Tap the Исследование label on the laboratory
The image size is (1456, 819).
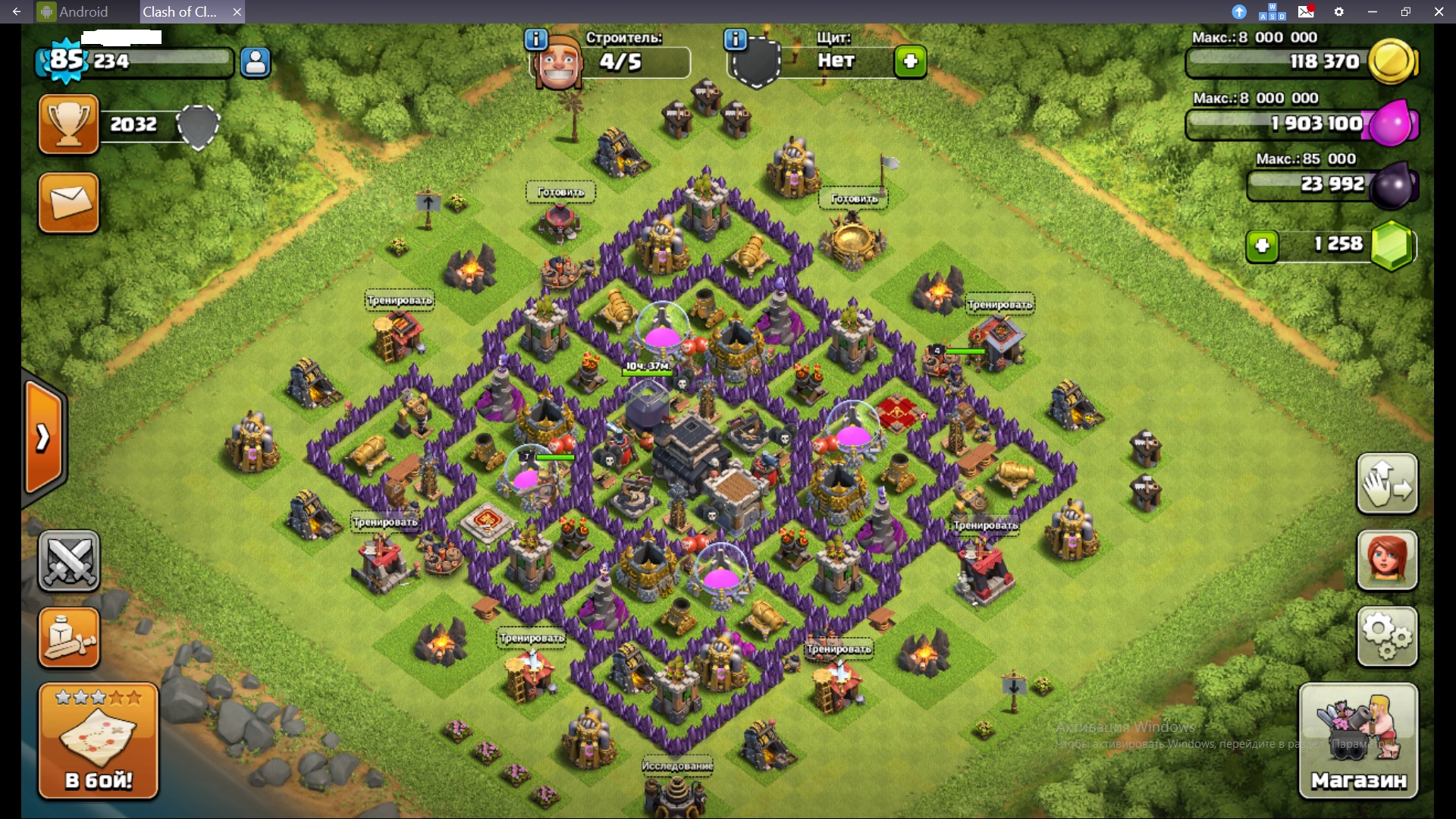(677, 766)
